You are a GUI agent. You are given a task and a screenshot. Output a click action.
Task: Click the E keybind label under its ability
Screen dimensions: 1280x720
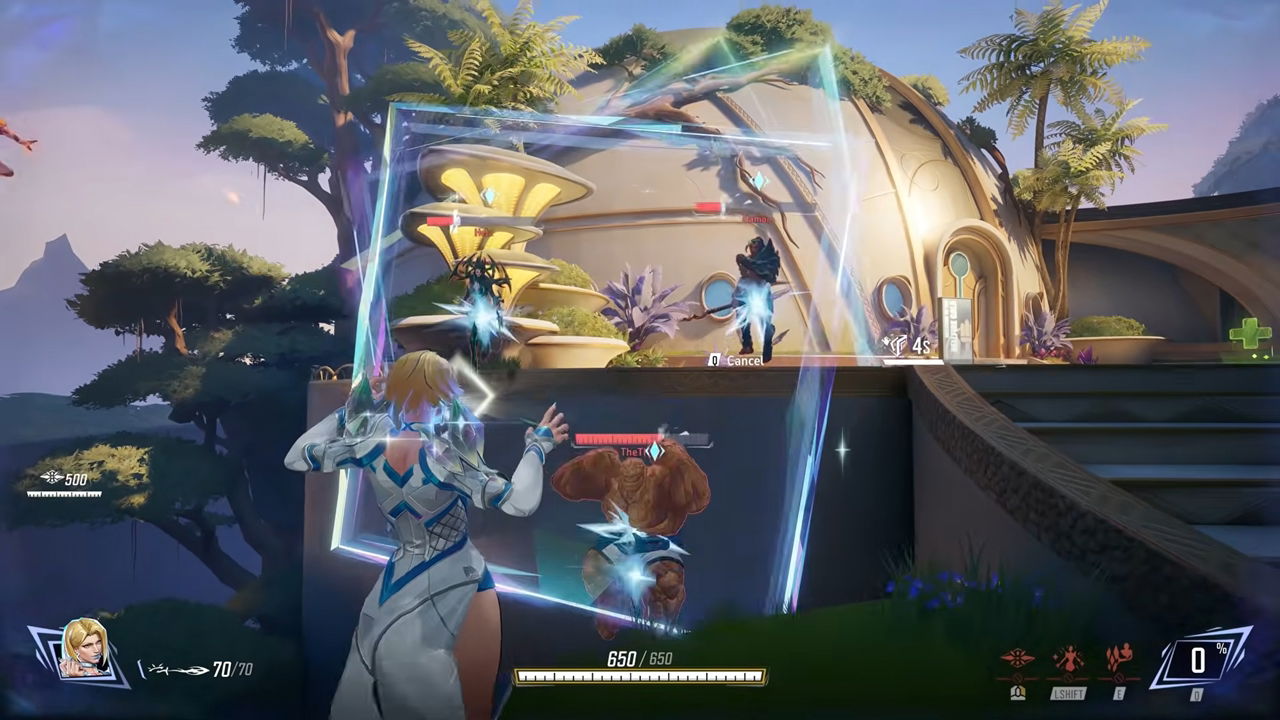click(x=1118, y=693)
